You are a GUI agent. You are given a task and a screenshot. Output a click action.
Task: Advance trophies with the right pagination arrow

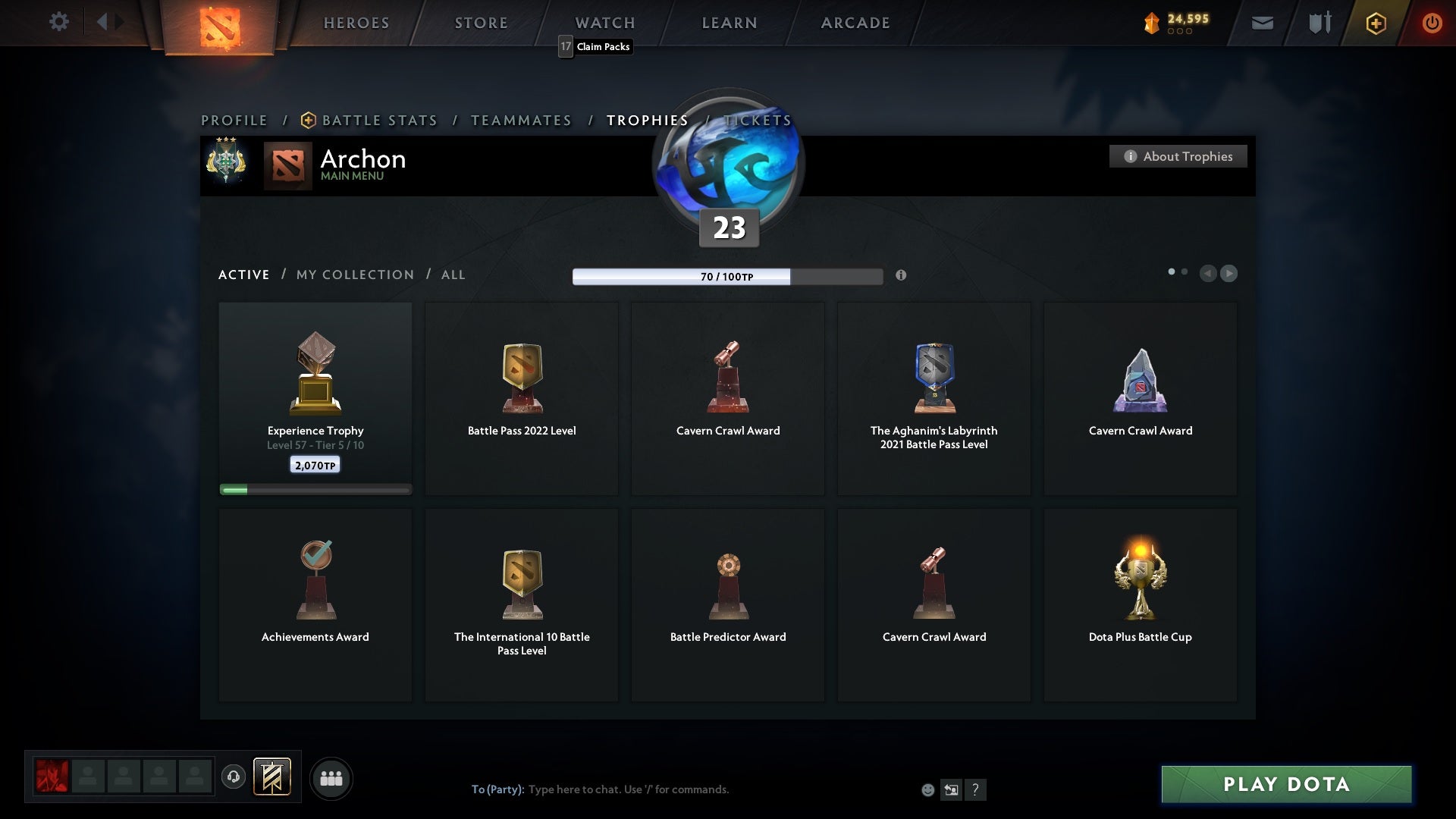pos(1228,274)
